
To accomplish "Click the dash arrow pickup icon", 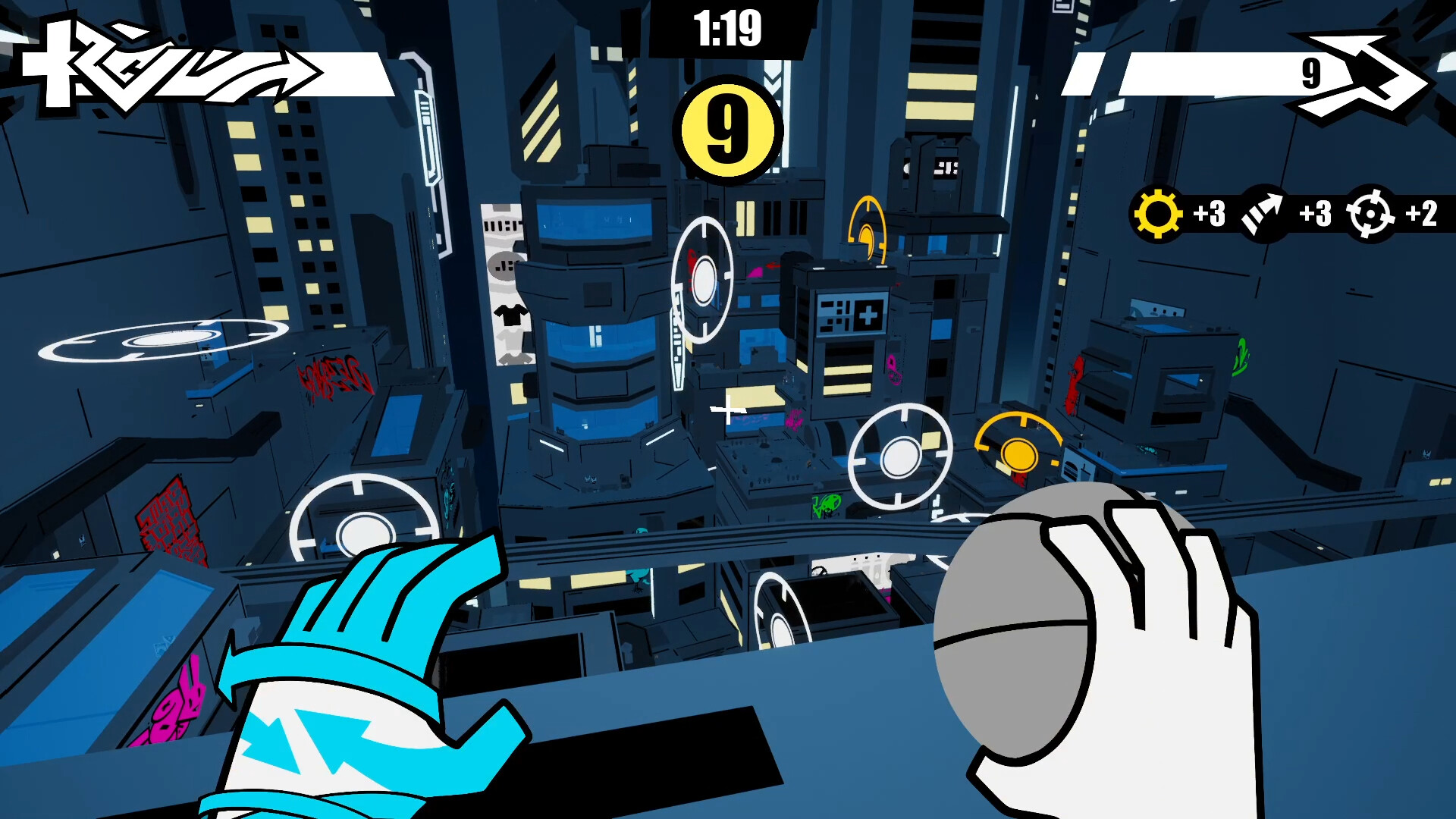I will (x=1263, y=215).
